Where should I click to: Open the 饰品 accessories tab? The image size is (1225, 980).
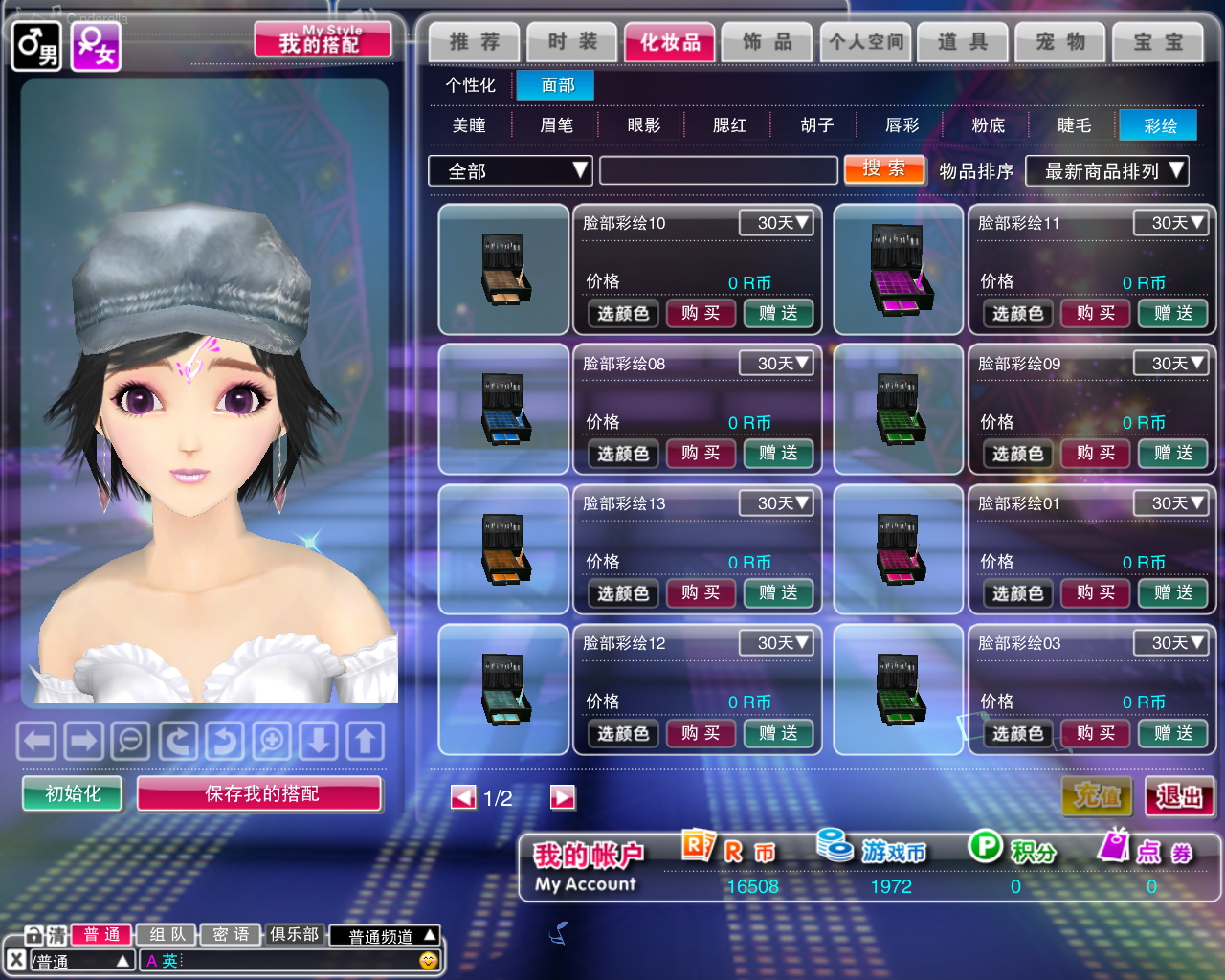click(767, 42)
